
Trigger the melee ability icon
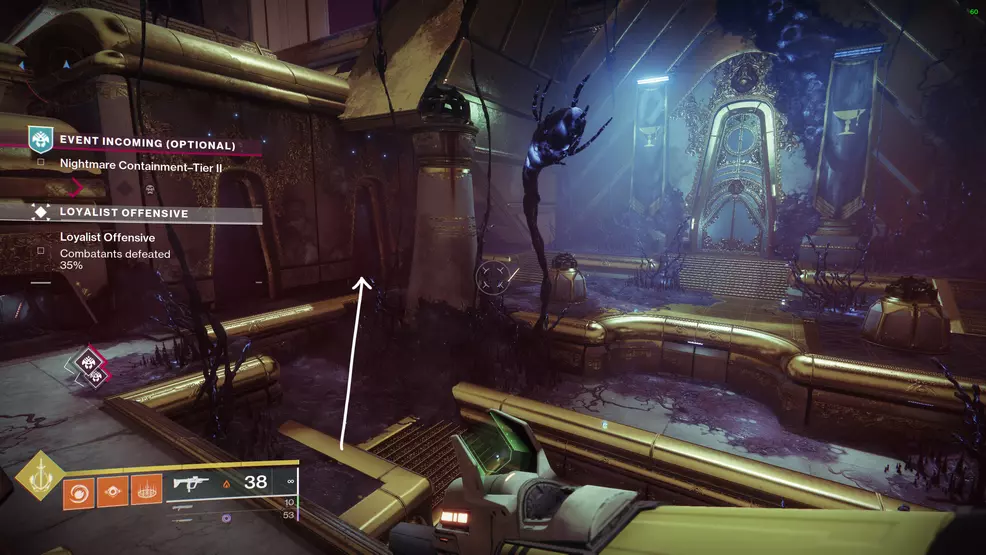[x=113, y=494]
